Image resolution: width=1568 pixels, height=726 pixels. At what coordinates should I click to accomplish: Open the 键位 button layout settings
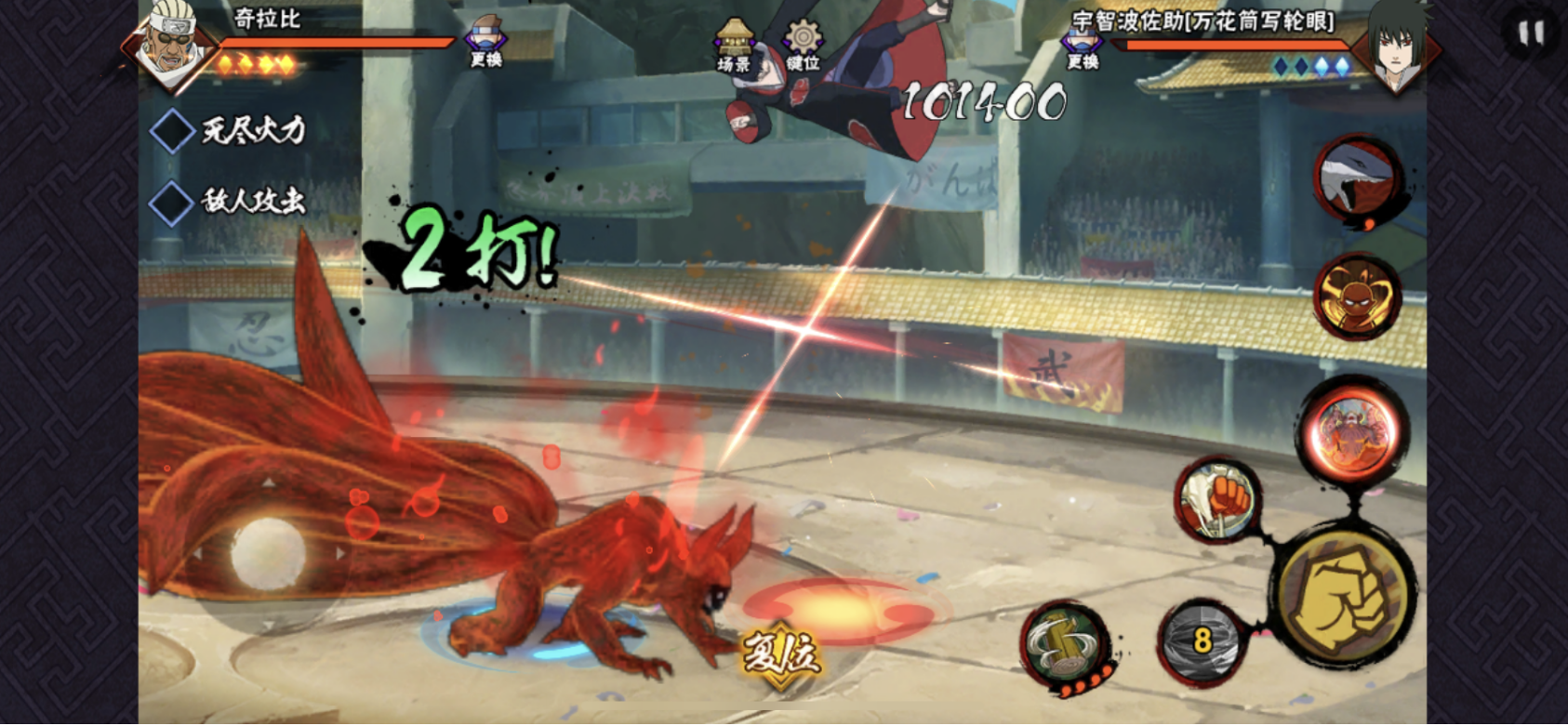[x=803, y=46]
